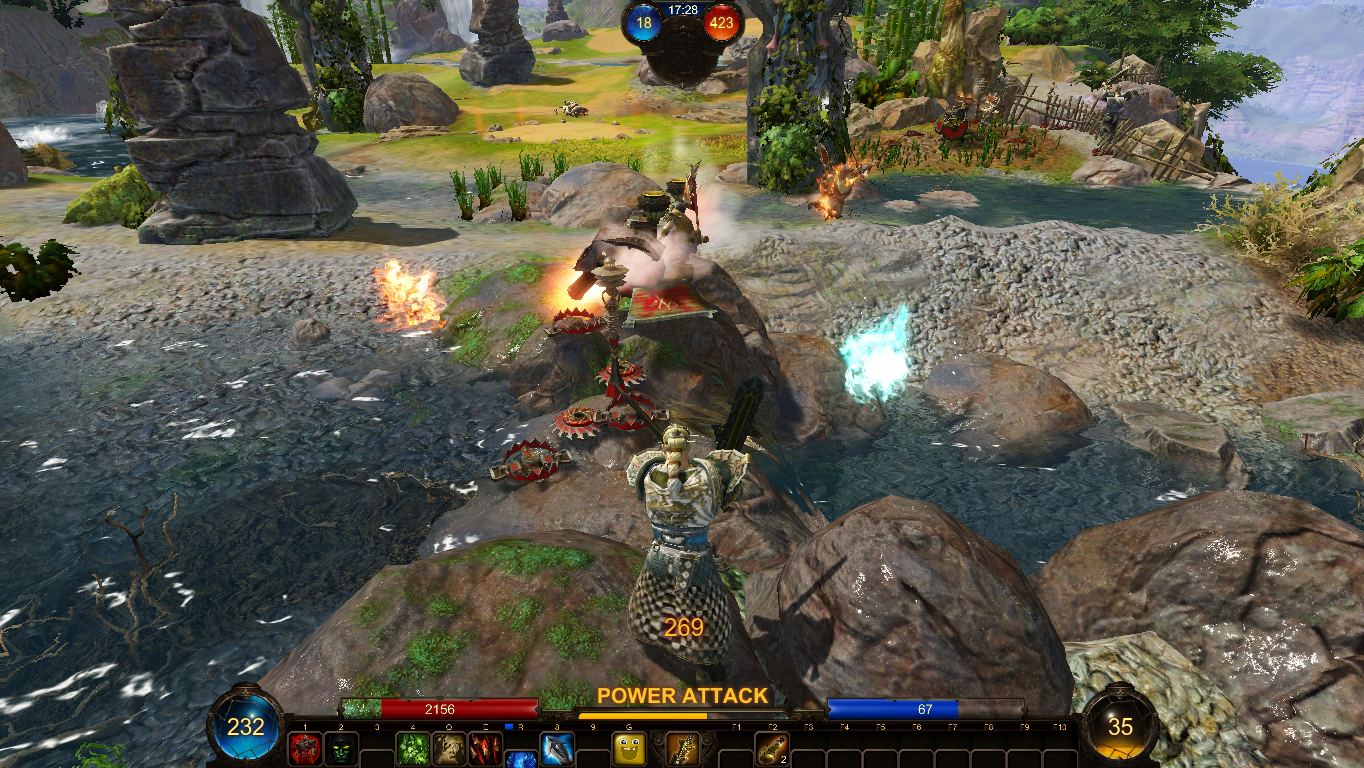Screen dimensions: 1364x768
Task: Use the green hooded face skill
Action: [341, 749]
